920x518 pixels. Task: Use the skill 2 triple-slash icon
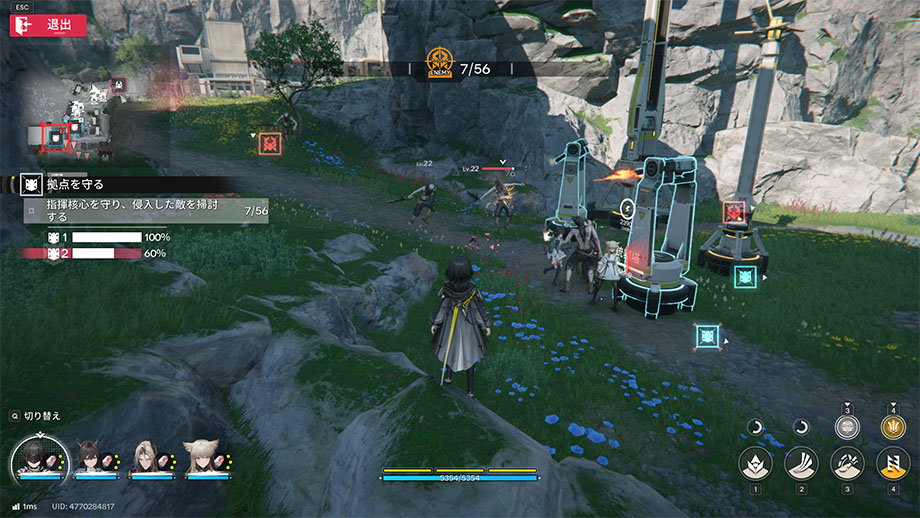tap(801, 463)
